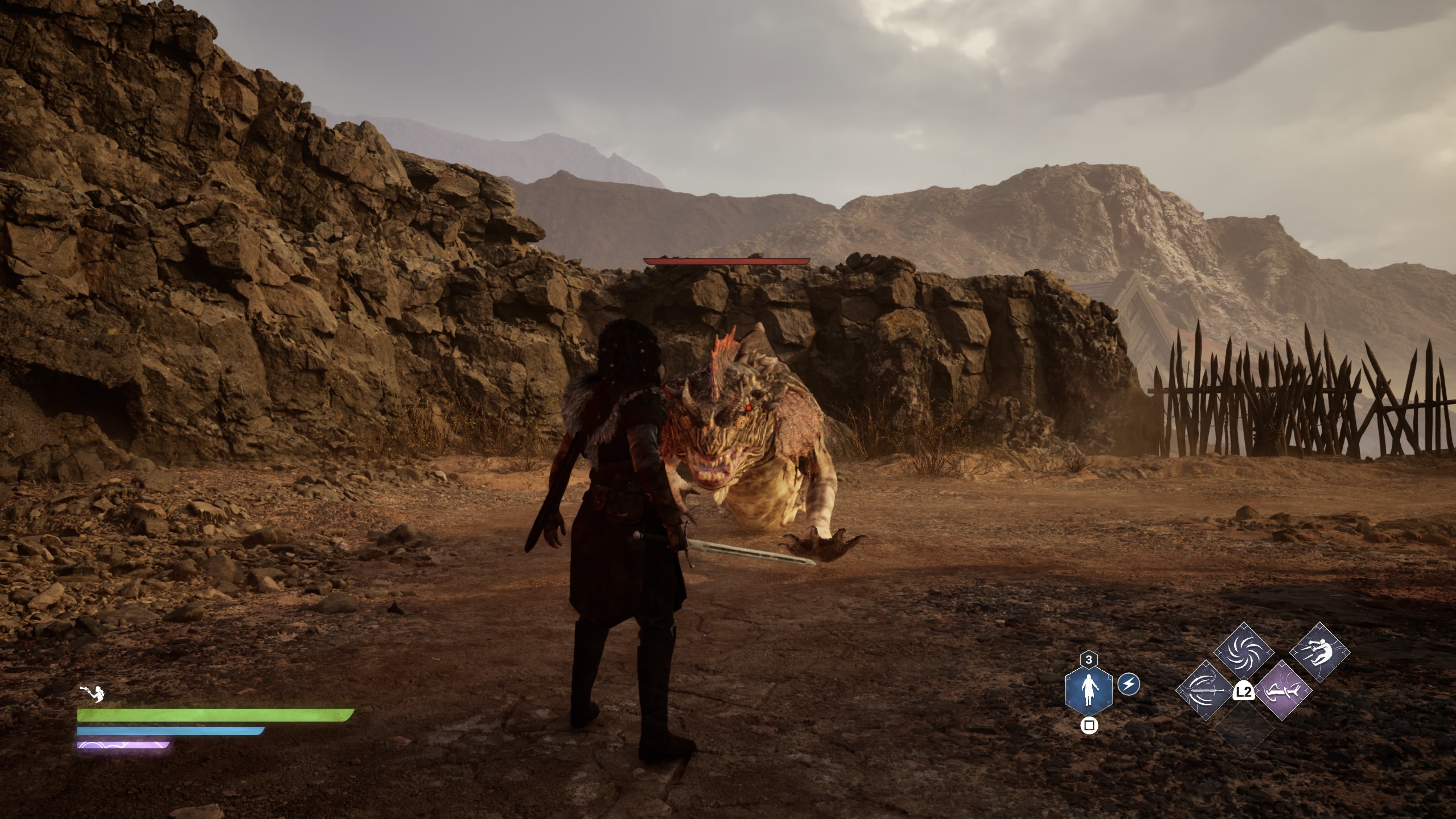Click the woman drinking potion status icon
This screenshot has width=1456, height=819.
93,693
